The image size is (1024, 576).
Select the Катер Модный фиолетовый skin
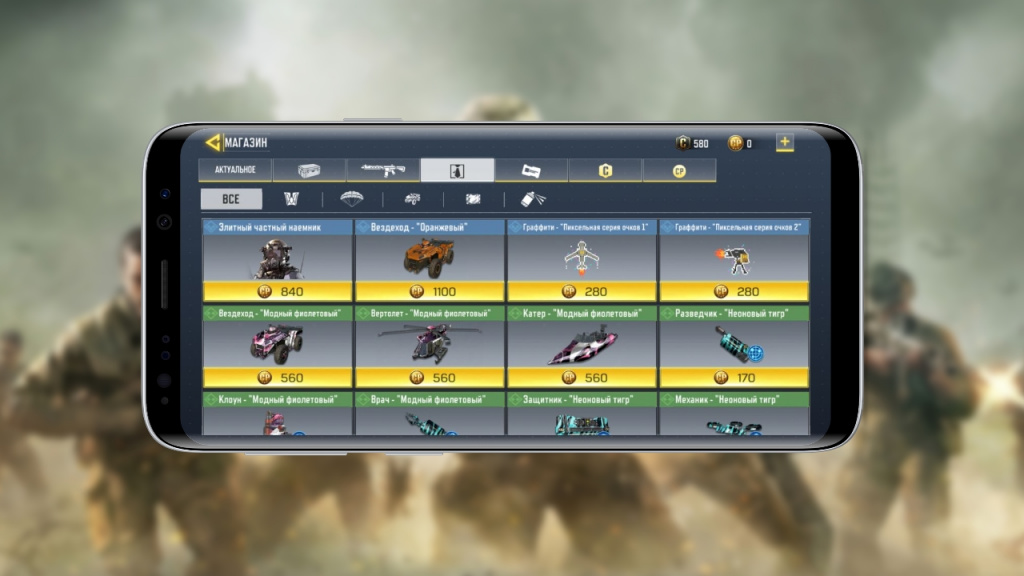point(582,346)
